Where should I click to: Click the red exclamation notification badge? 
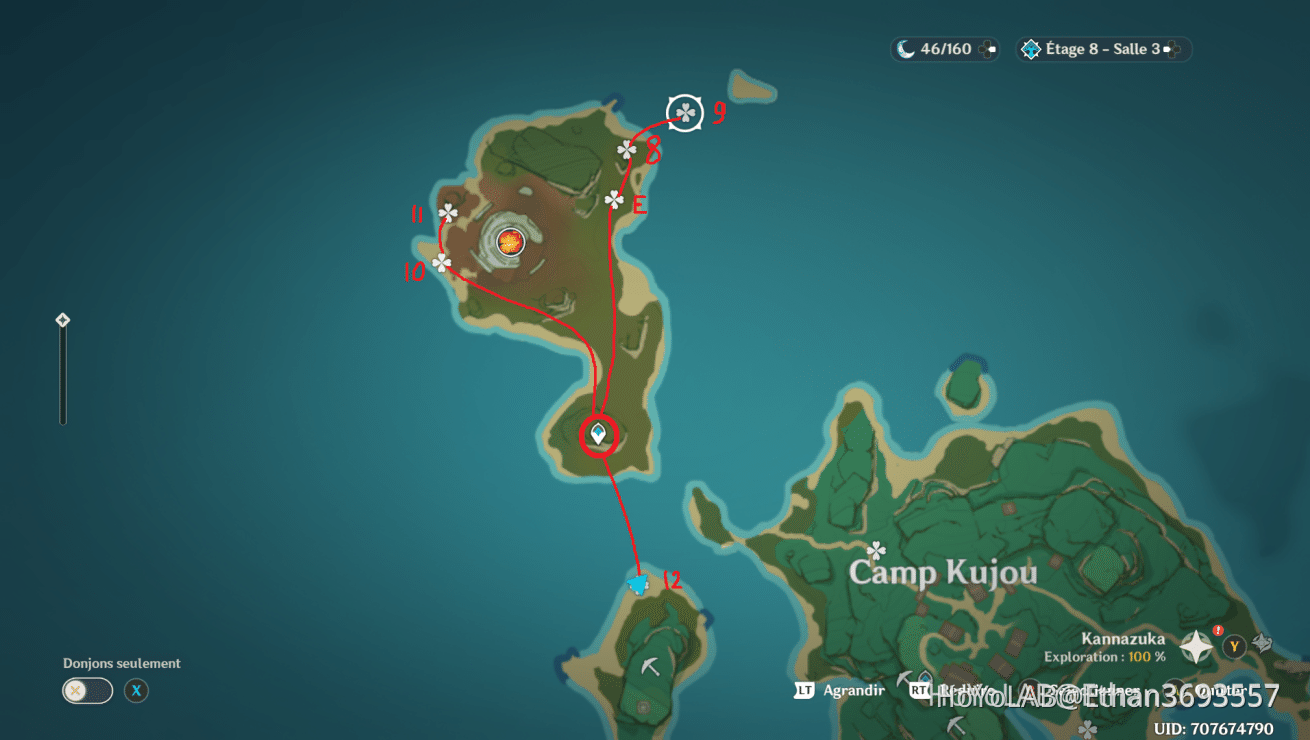point(1218,630)
